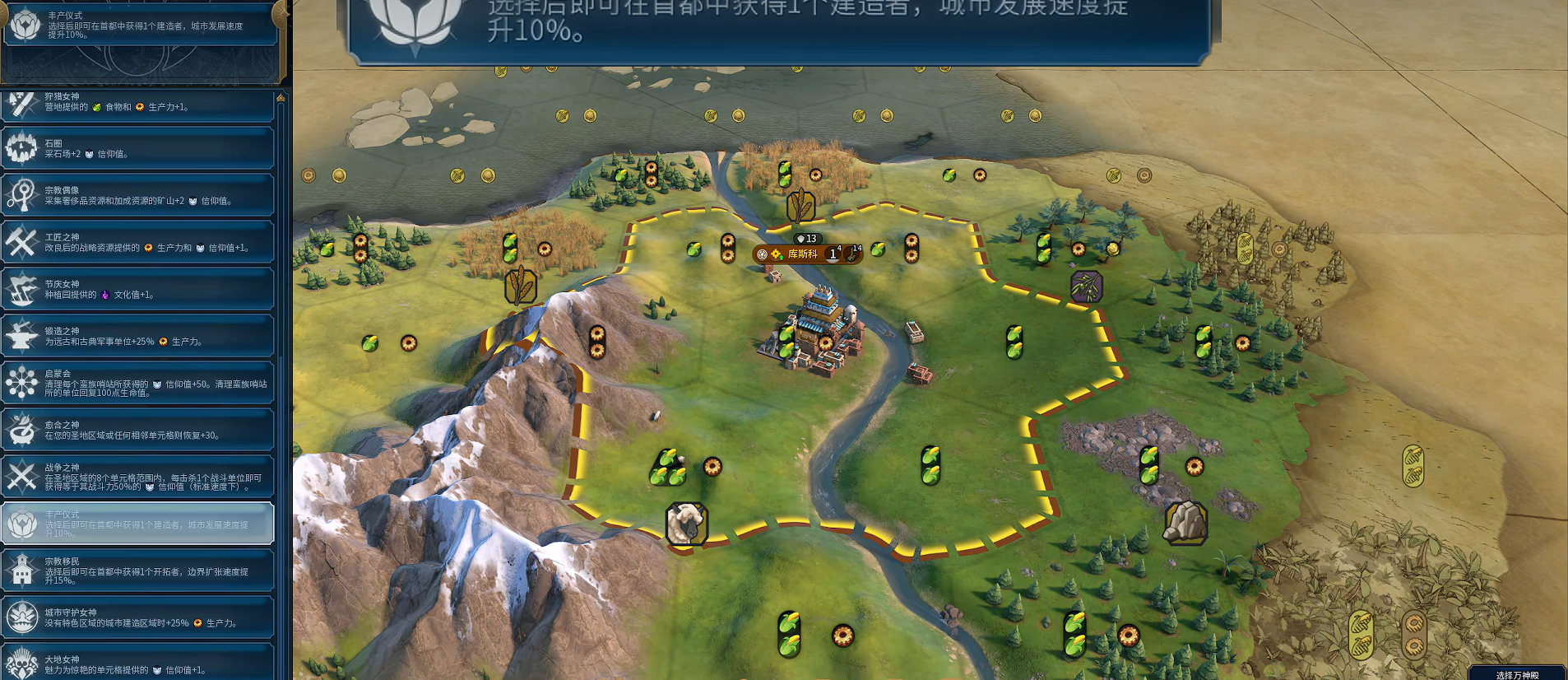This screenshot has height=680, width=1568.
Task: Select the 狩猎女神 pantheon belief
Action: click(x=138, y=103)
